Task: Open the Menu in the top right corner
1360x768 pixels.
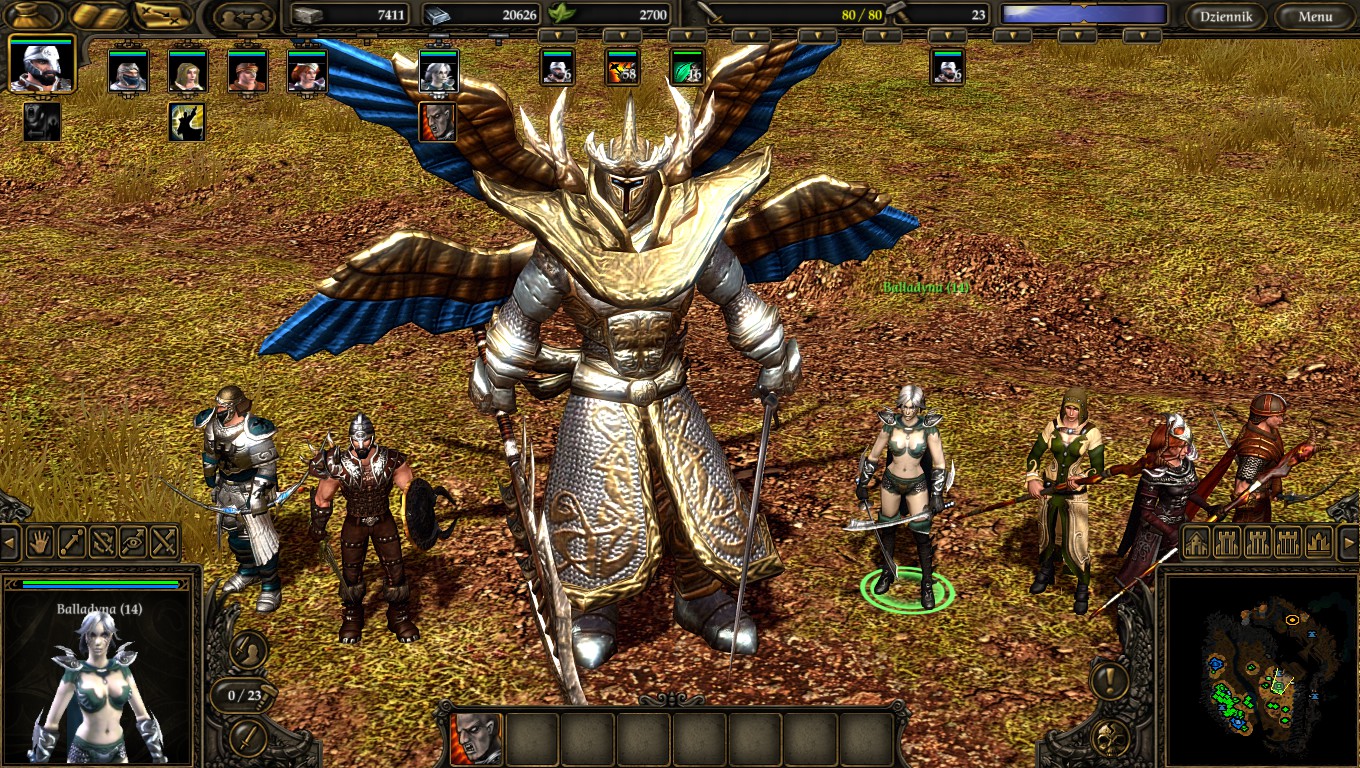Action: [1317, 16]
